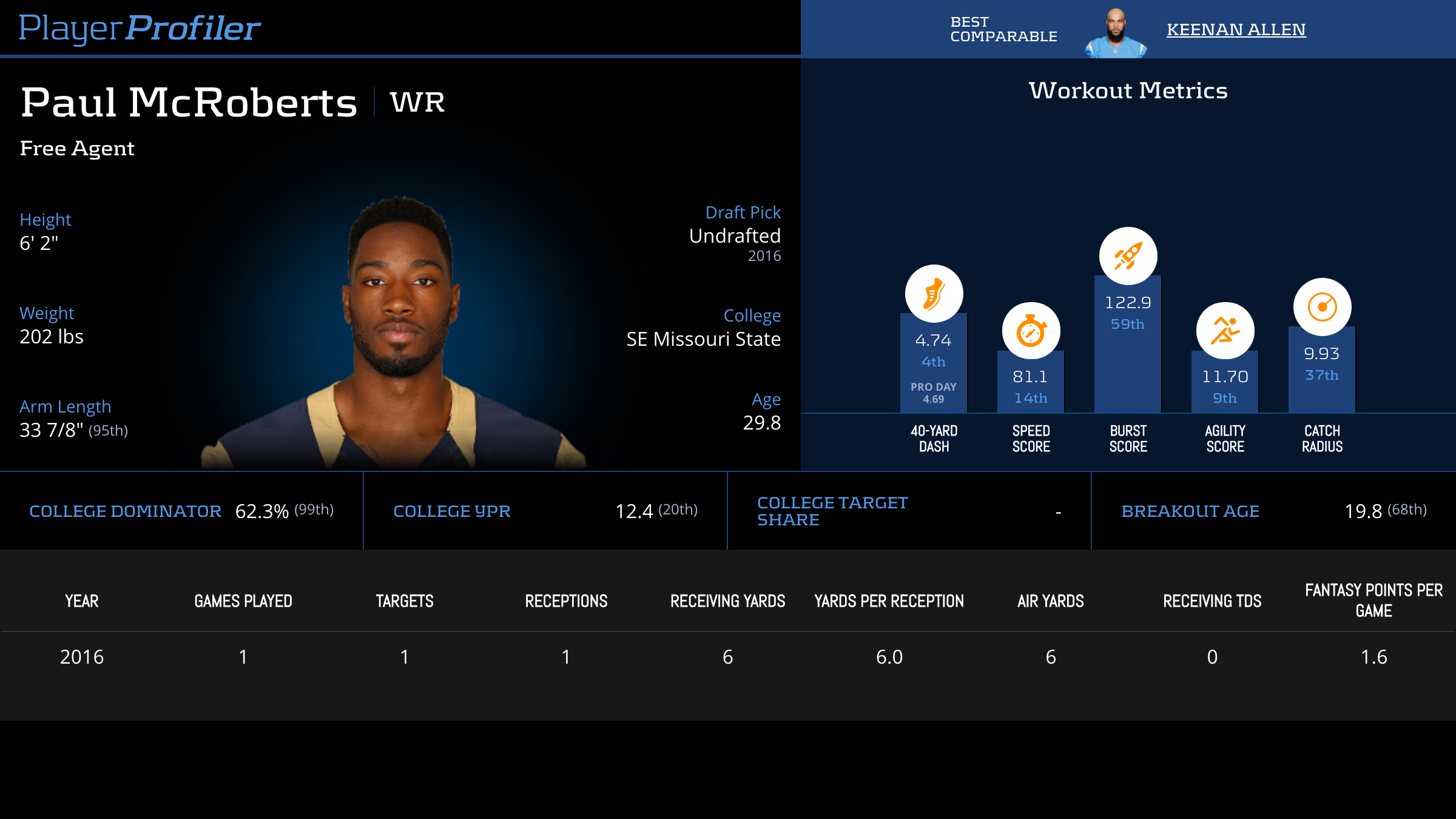Viewport: 1456px width, 819px height.
Task: Select the Catch Radius target icon
Action: [x=1322, y=307]
